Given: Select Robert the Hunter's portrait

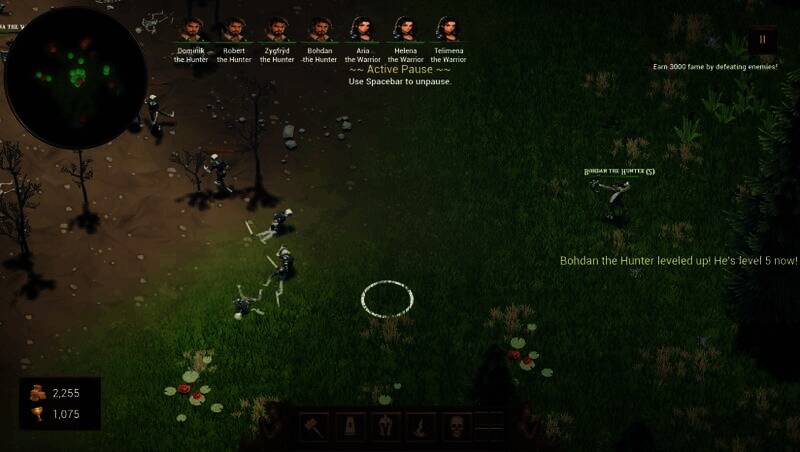Looking at the screenshot, I should coord(234,28).
